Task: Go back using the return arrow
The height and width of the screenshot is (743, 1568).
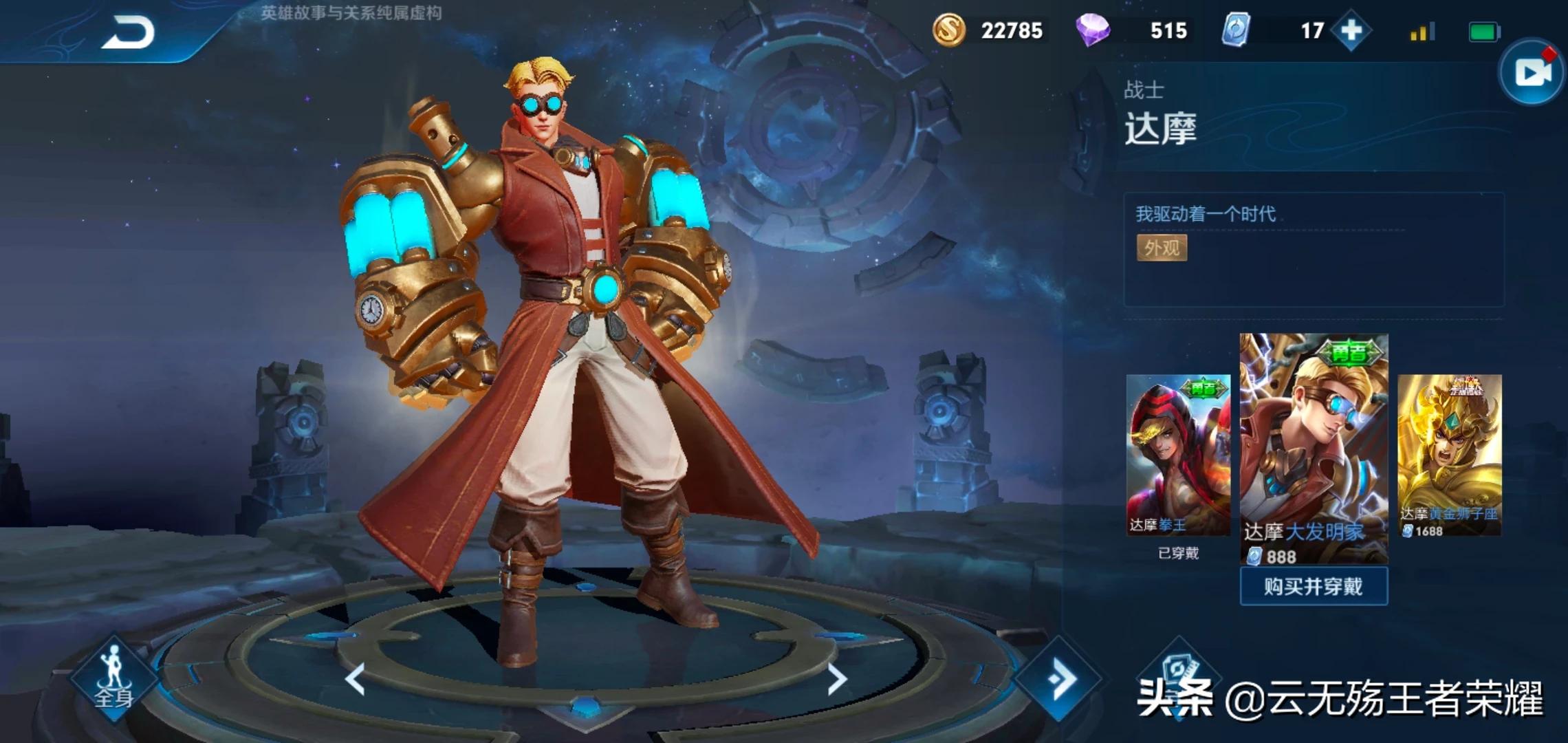Action: click(x=129, y=32)
